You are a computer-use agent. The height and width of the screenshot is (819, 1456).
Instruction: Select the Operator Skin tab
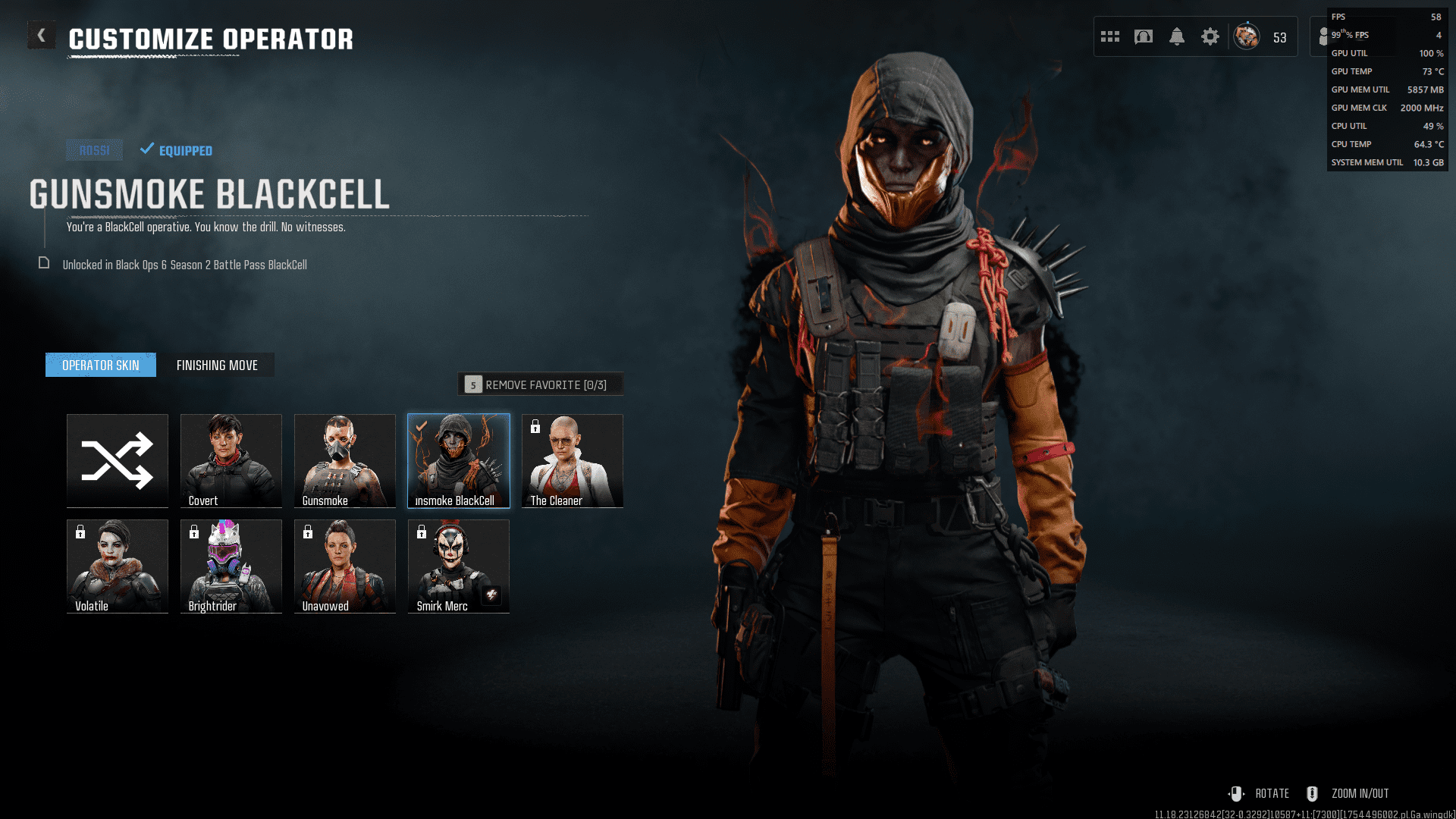pos(101,366)
